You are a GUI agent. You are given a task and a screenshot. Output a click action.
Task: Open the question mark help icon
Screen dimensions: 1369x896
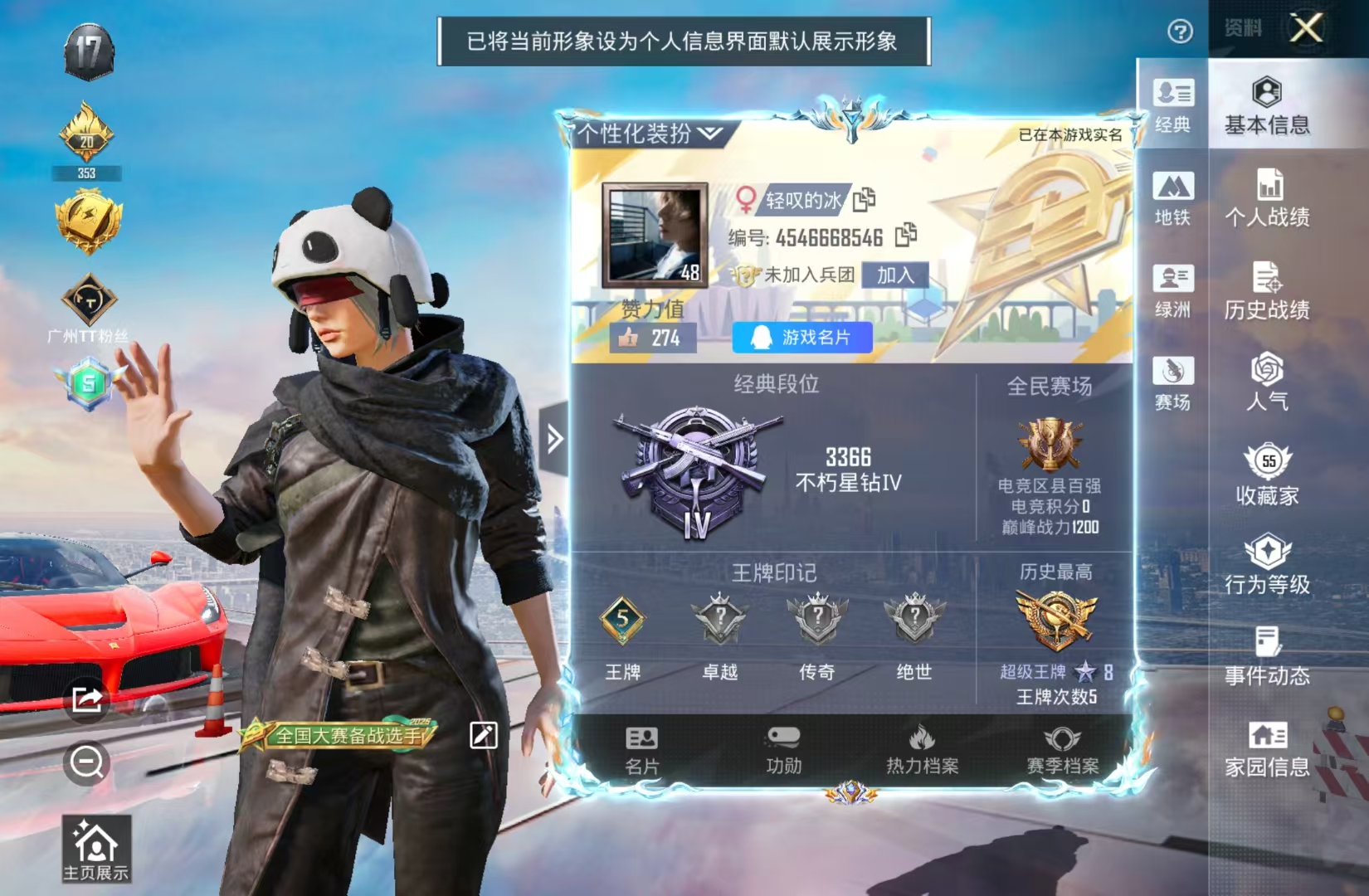pos(1180,32)
